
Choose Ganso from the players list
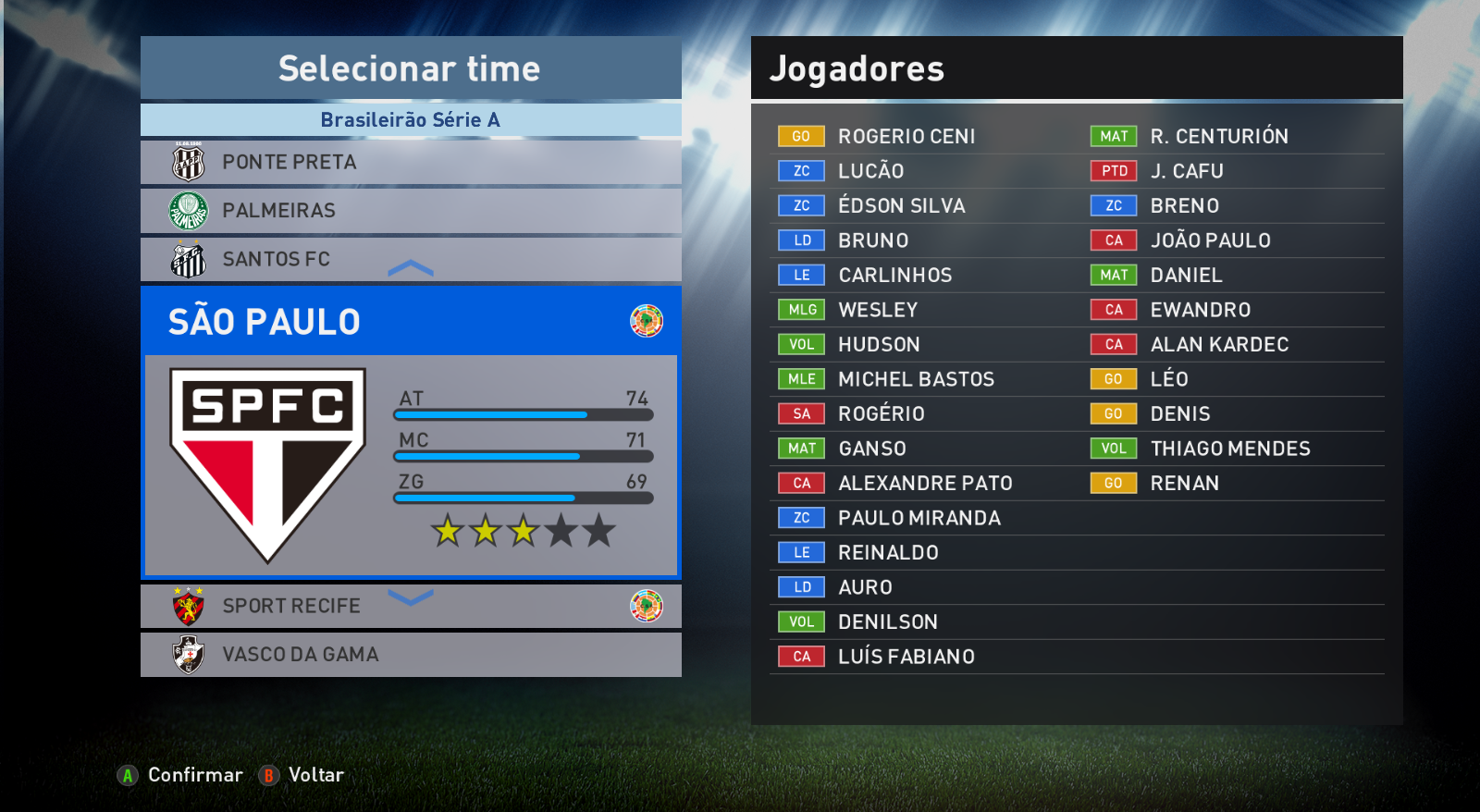tap(871, 449)
